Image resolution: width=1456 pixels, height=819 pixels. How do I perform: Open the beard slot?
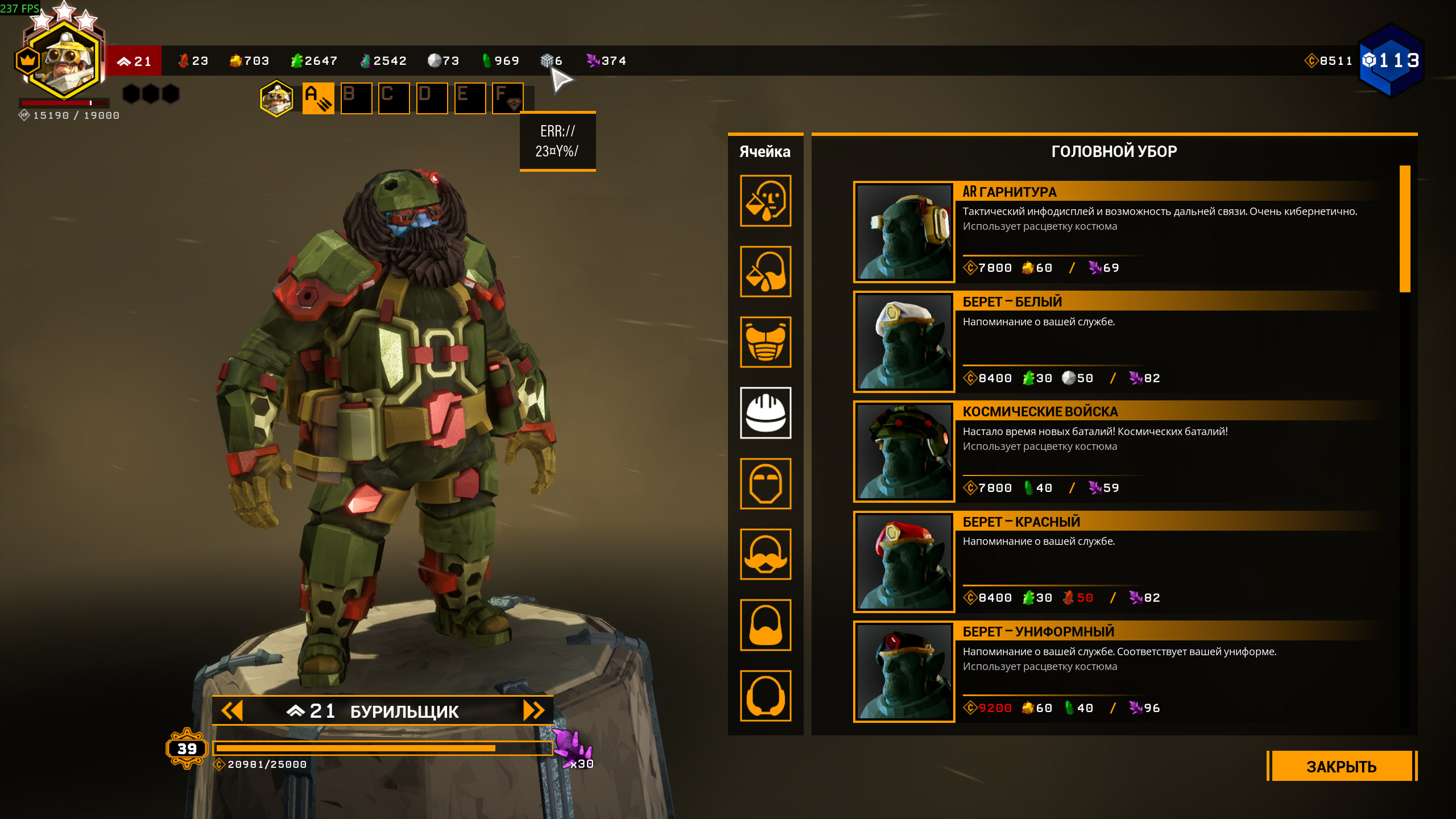[x=766, y=624]
